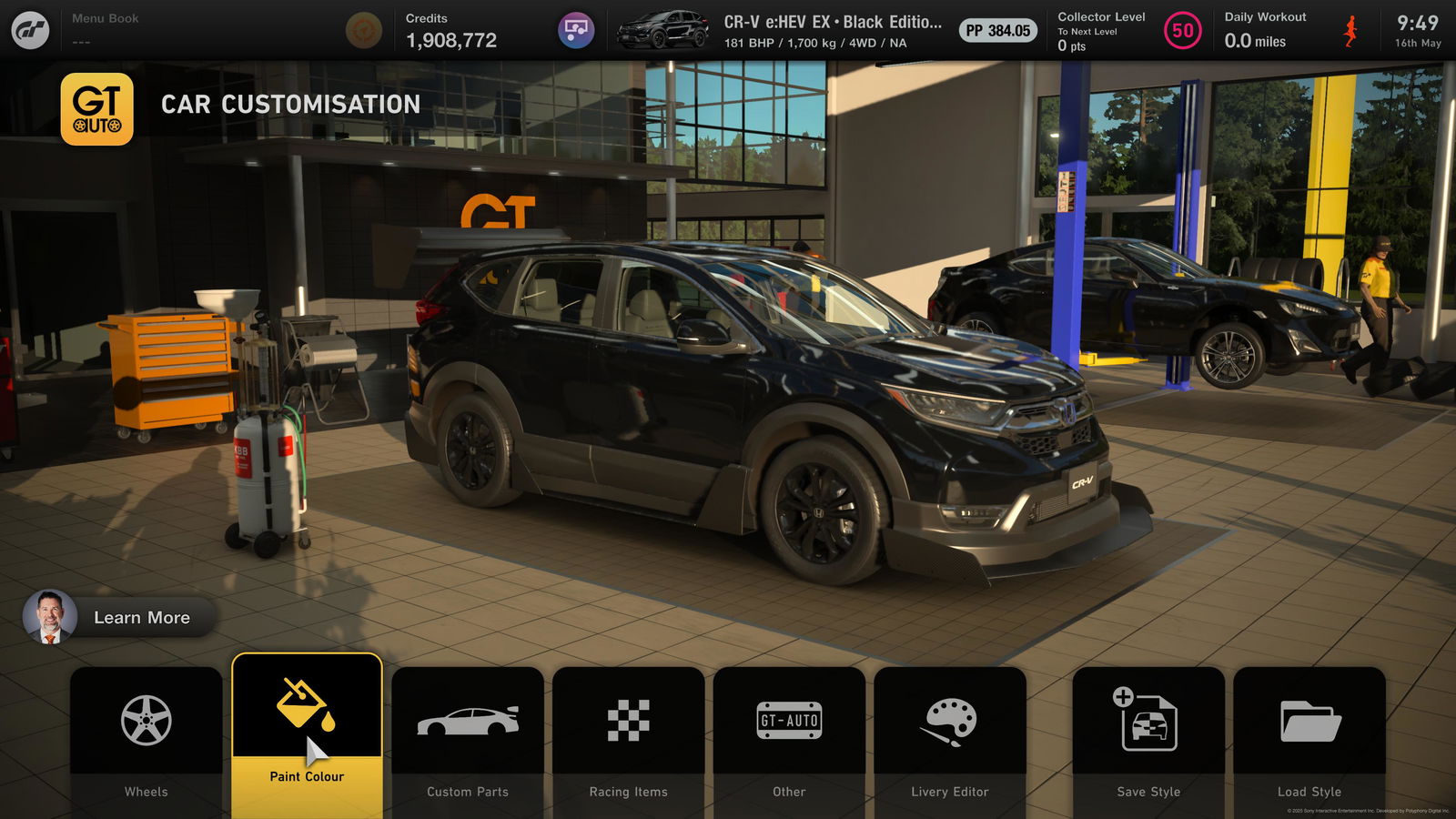The height and width of the screenshot is (819, 1456).
Task: Click the GT logo in the top bar
Action: [30, 30]
